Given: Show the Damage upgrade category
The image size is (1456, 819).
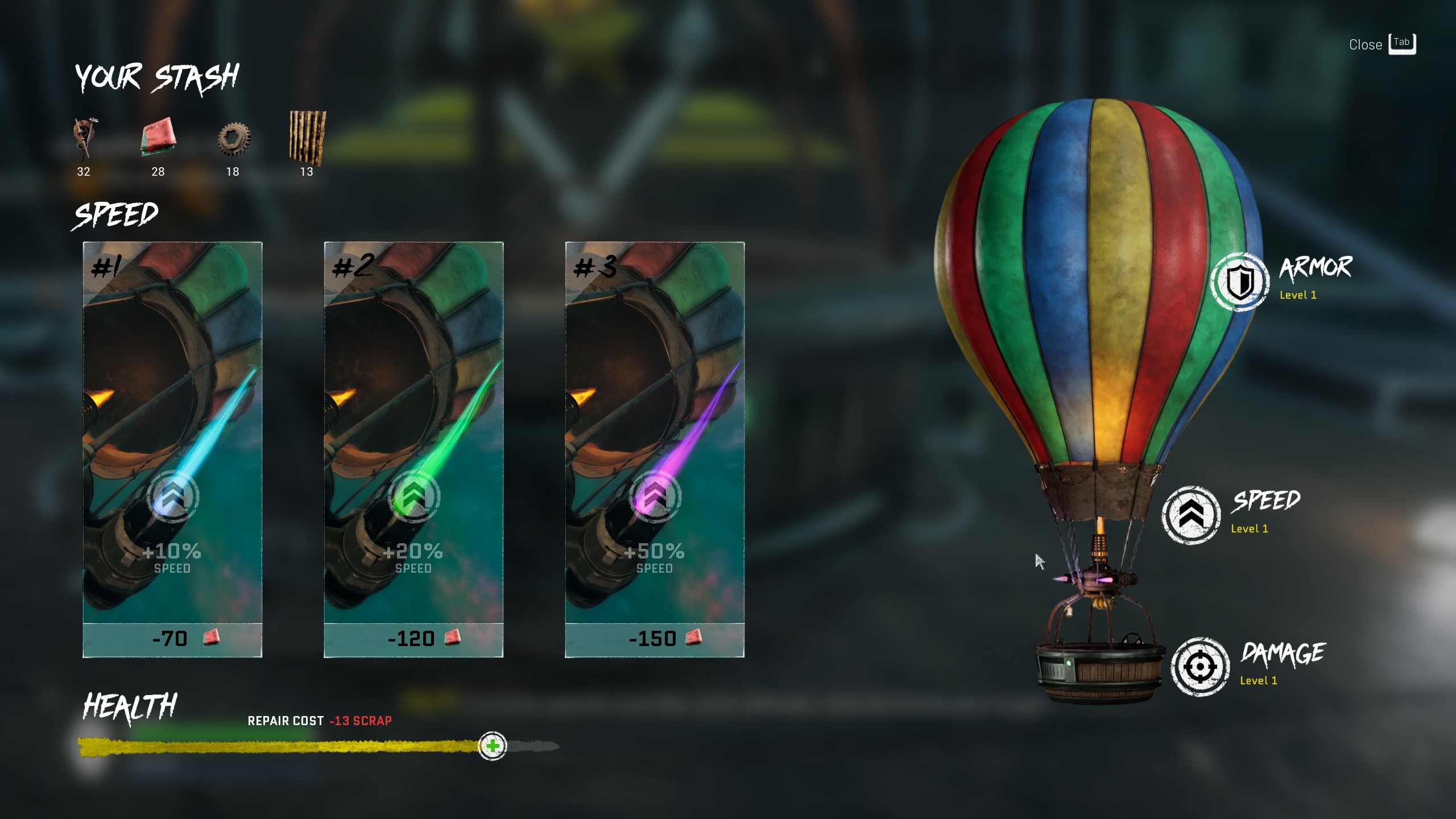Looking at the screenshot, I should click(x=1200, y=667).
